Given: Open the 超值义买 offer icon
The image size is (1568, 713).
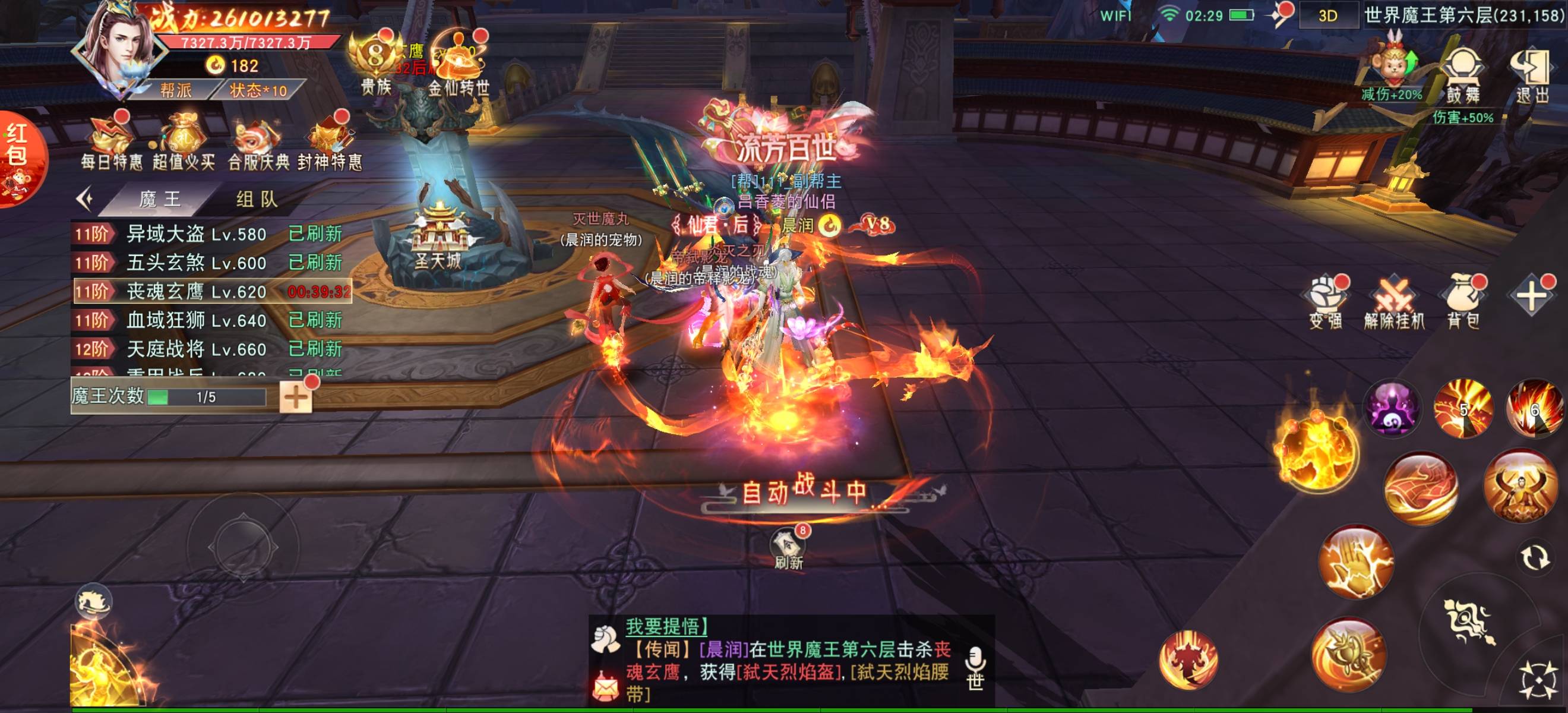Looking at the screenshot, I should coord(183,141).
